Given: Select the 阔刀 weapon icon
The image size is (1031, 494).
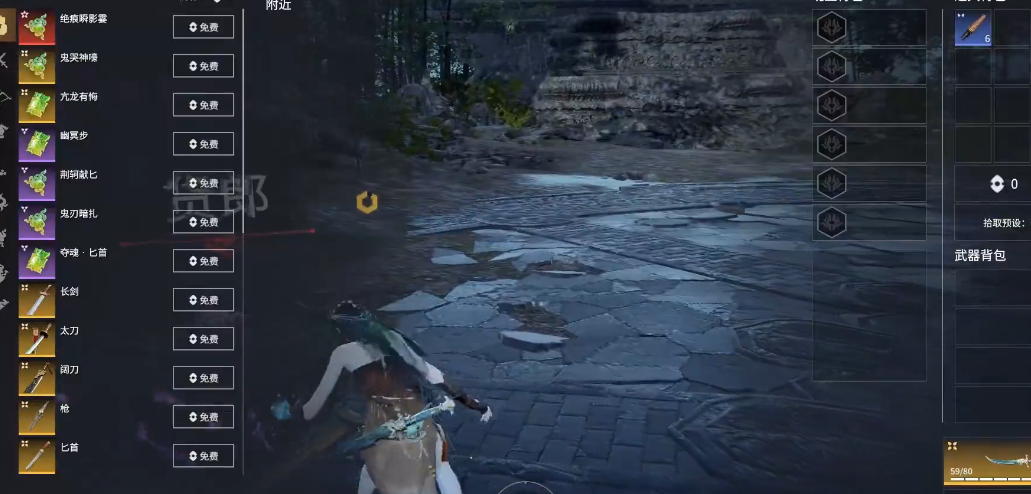Looking at the screenshot, I should (x=37, y=379).
